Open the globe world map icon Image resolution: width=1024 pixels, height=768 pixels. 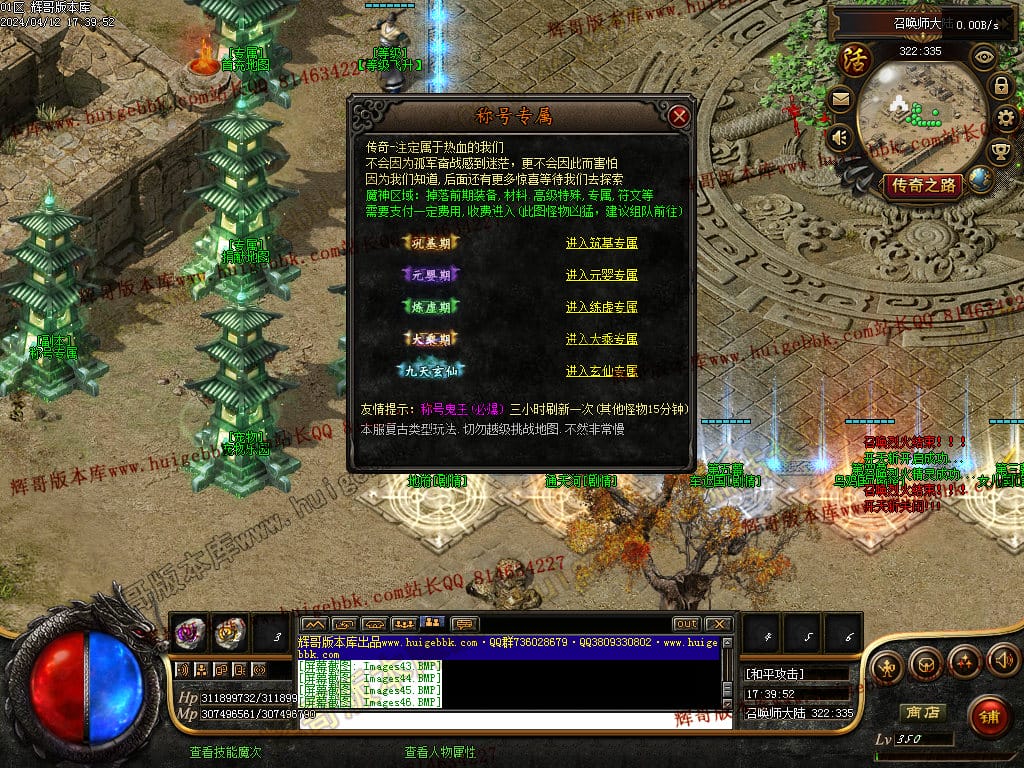coord(981,180)
